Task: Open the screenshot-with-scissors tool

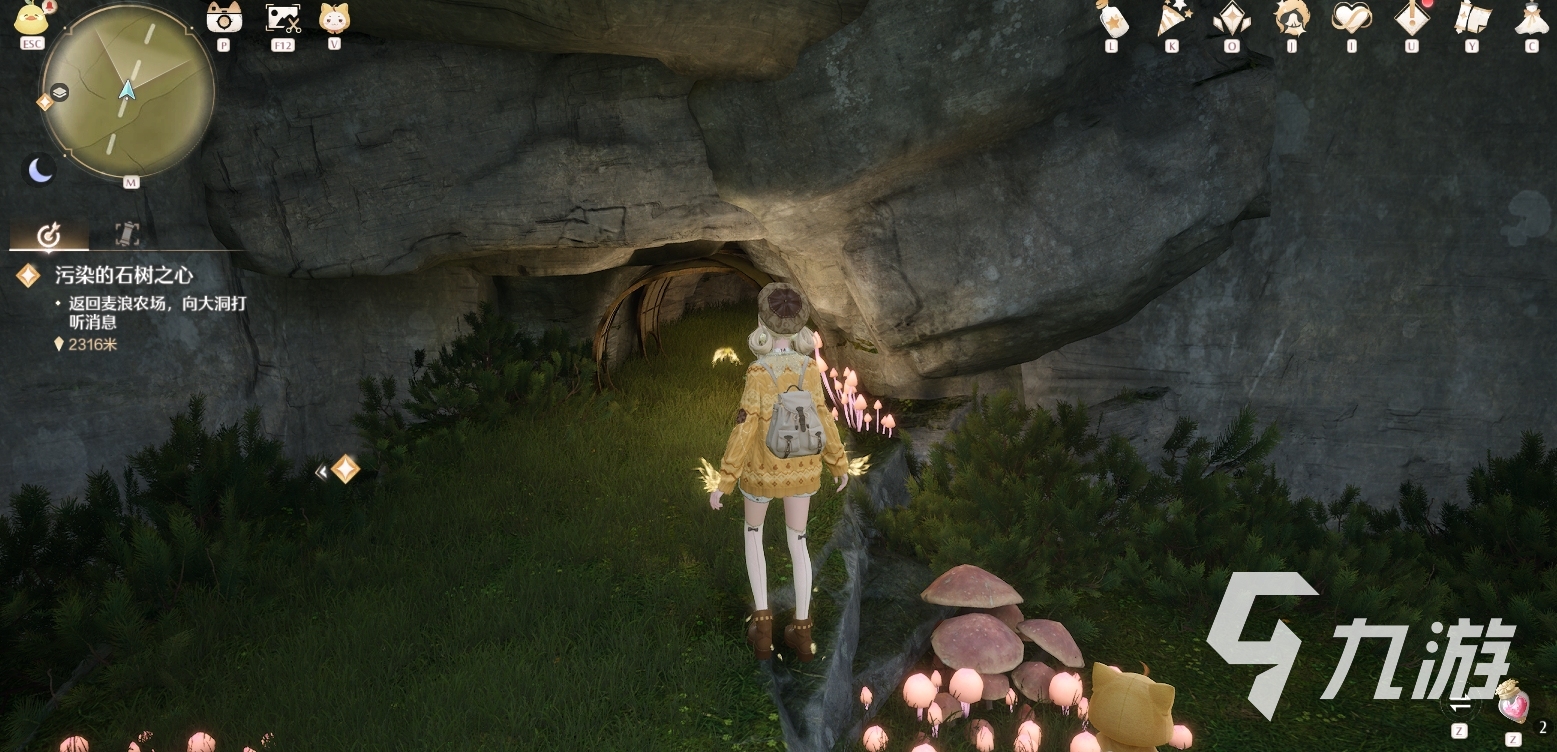Action: pyautogui.click(x=282, y=18)
